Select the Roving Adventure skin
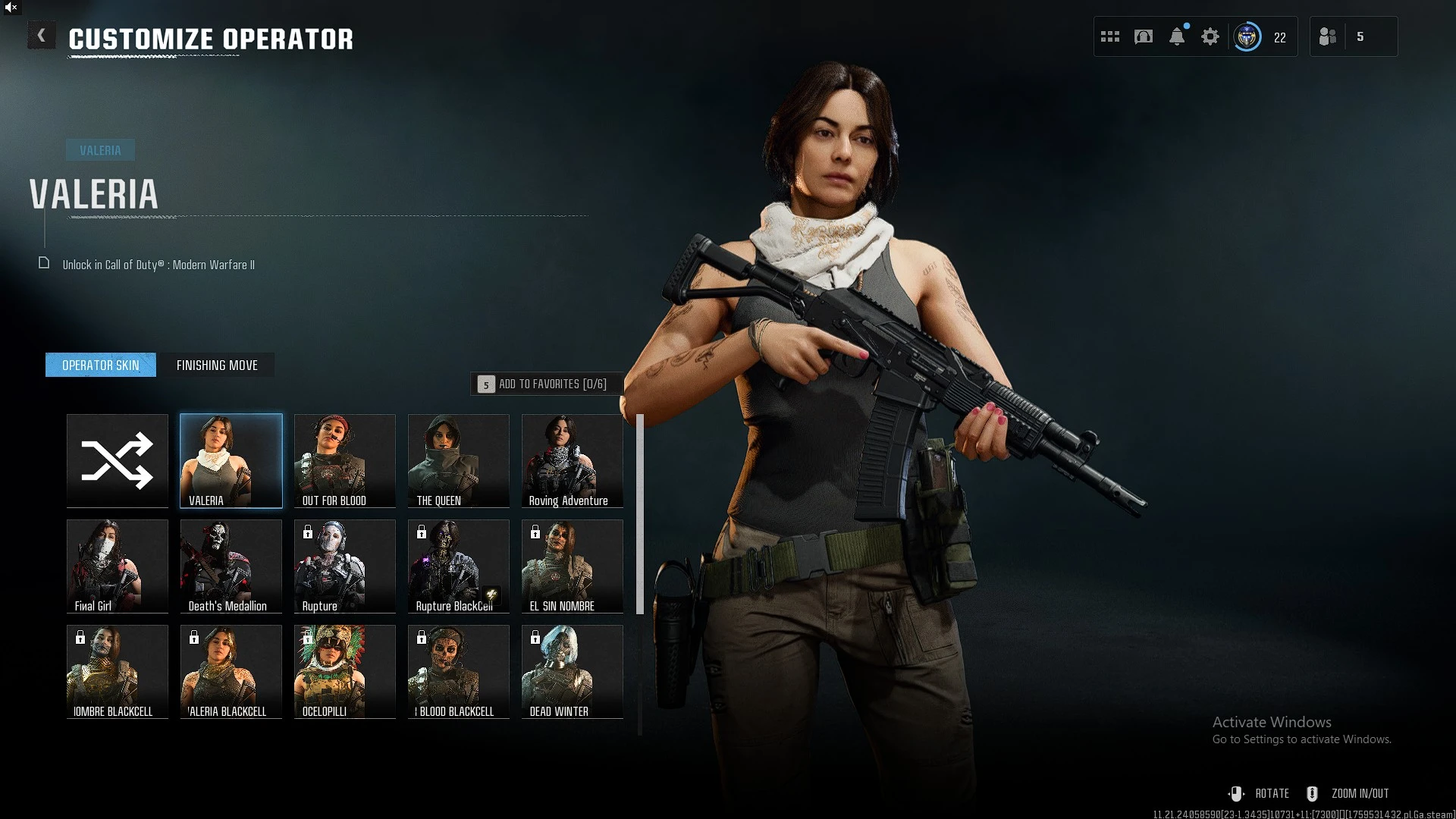This screenshot has width=1456, height=819. click(573, 460)
